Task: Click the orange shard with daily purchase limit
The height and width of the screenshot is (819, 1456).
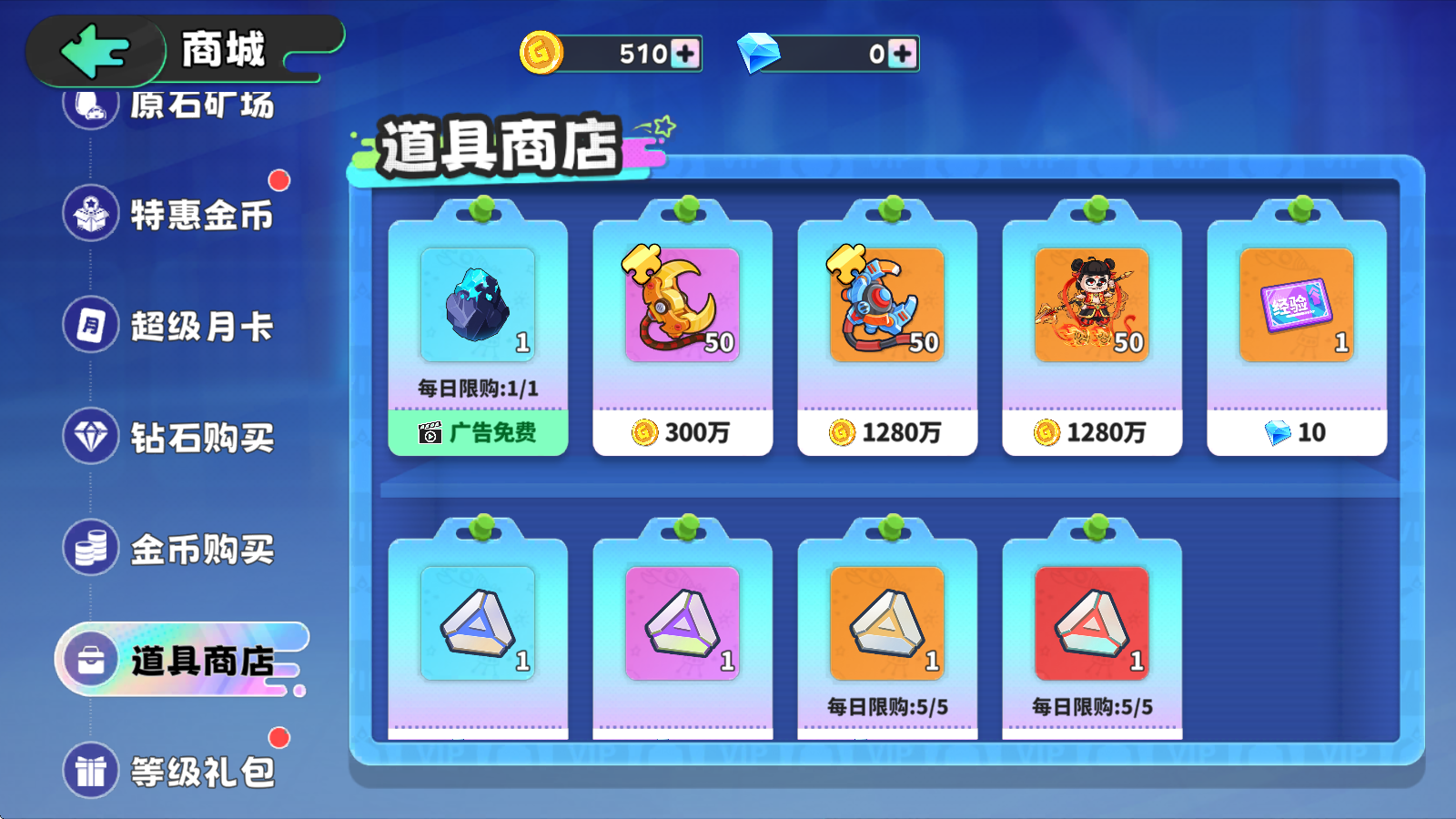Action: (x=886, y=624)
